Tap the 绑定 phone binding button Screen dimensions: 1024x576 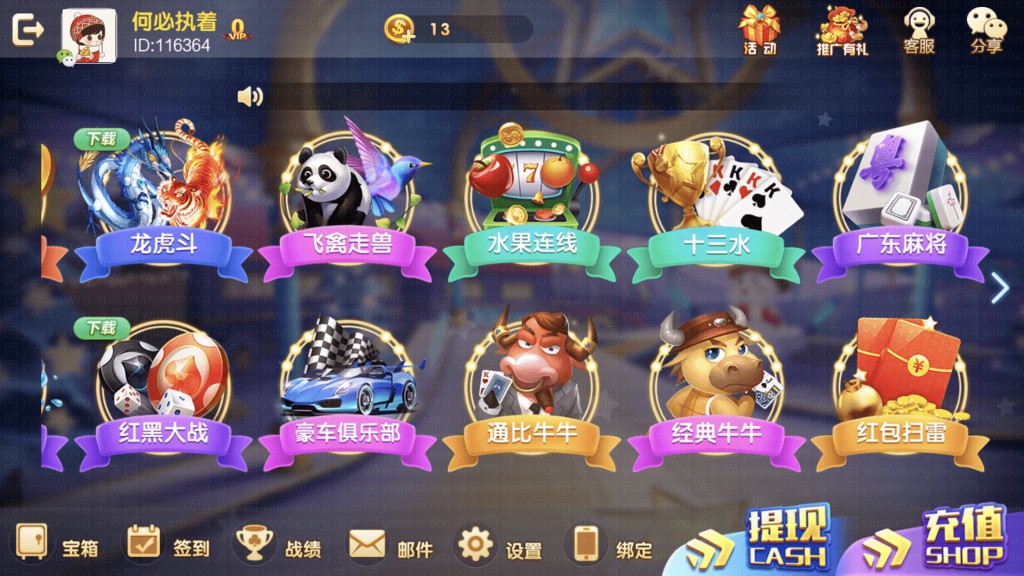(609, 546)
